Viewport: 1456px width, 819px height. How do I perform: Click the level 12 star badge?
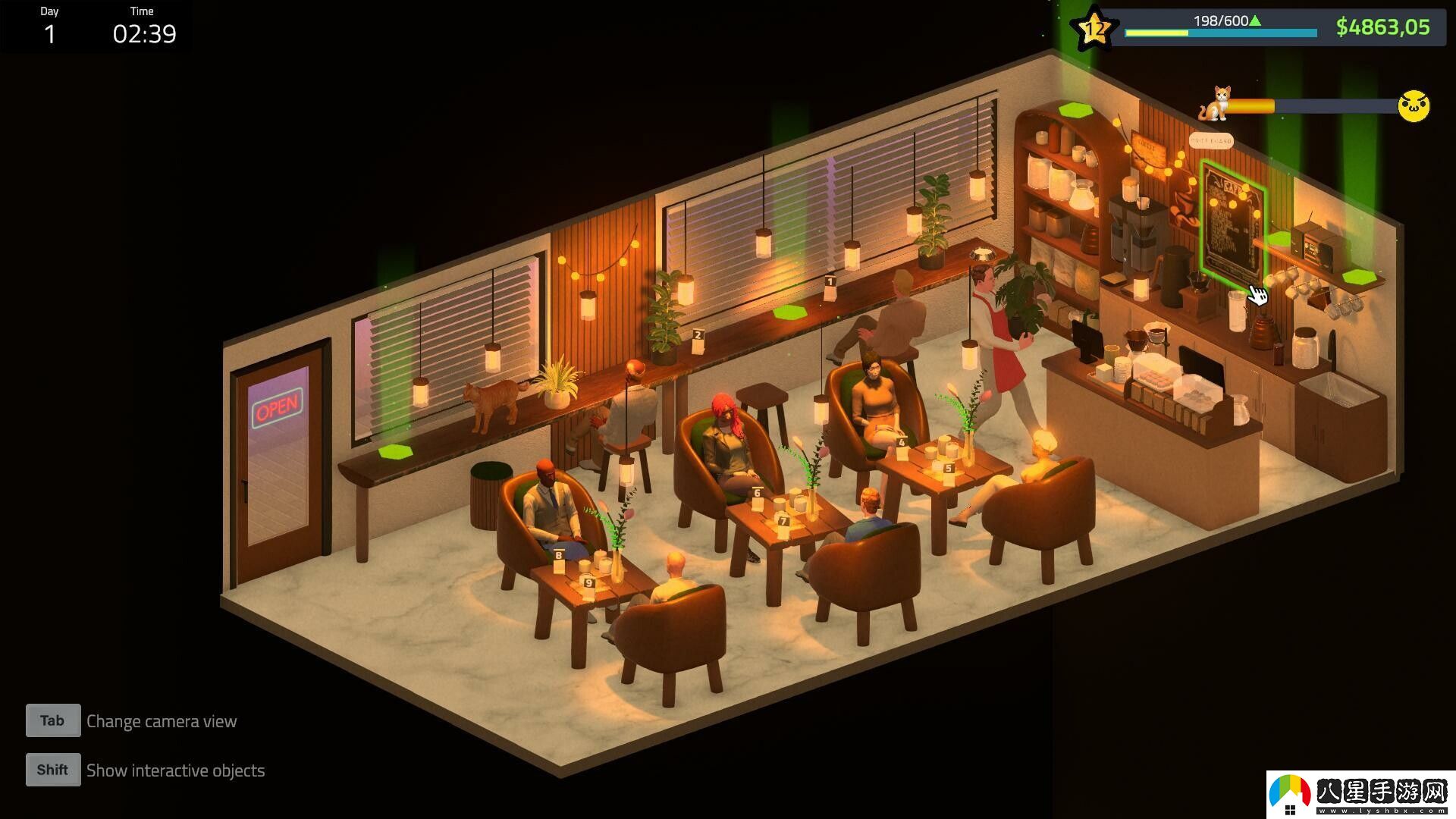click(x=1092, y=30)
